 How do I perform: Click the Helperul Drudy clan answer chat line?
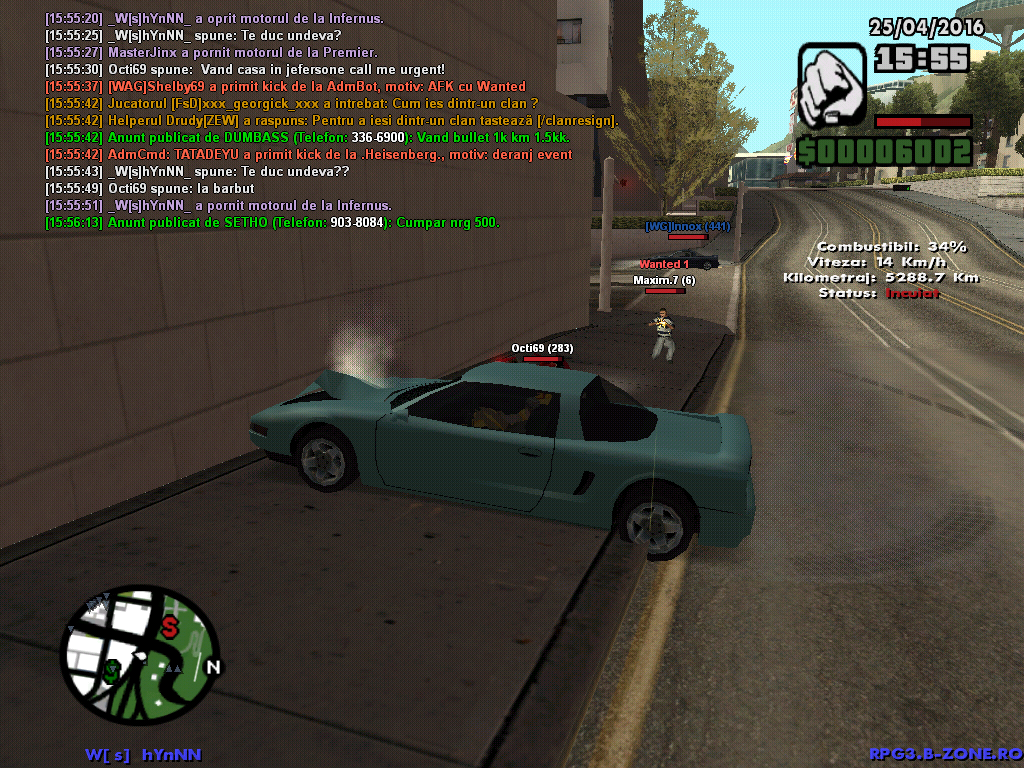coord(332,120)
